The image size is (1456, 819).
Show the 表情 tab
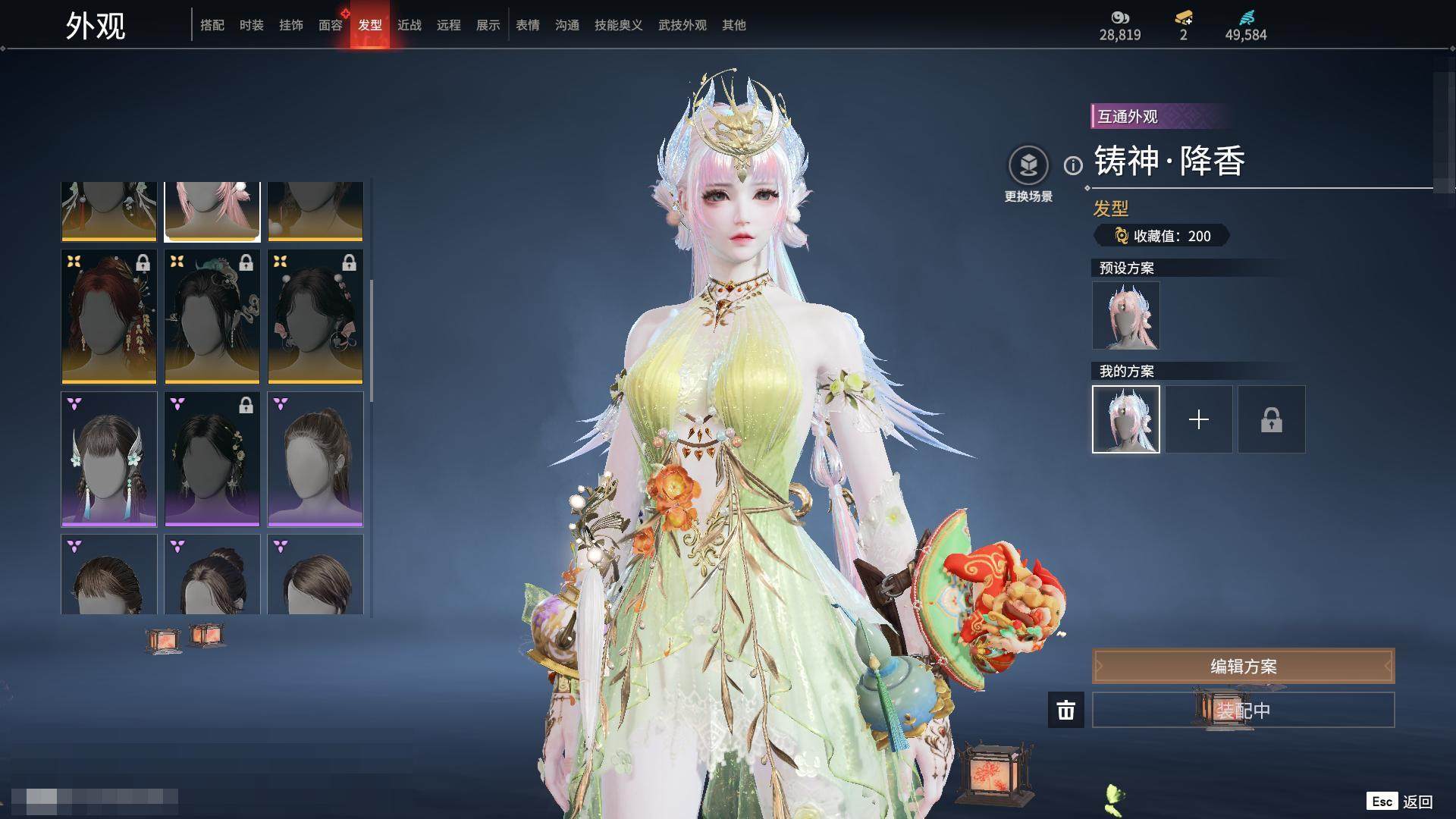tap(528, 25)
